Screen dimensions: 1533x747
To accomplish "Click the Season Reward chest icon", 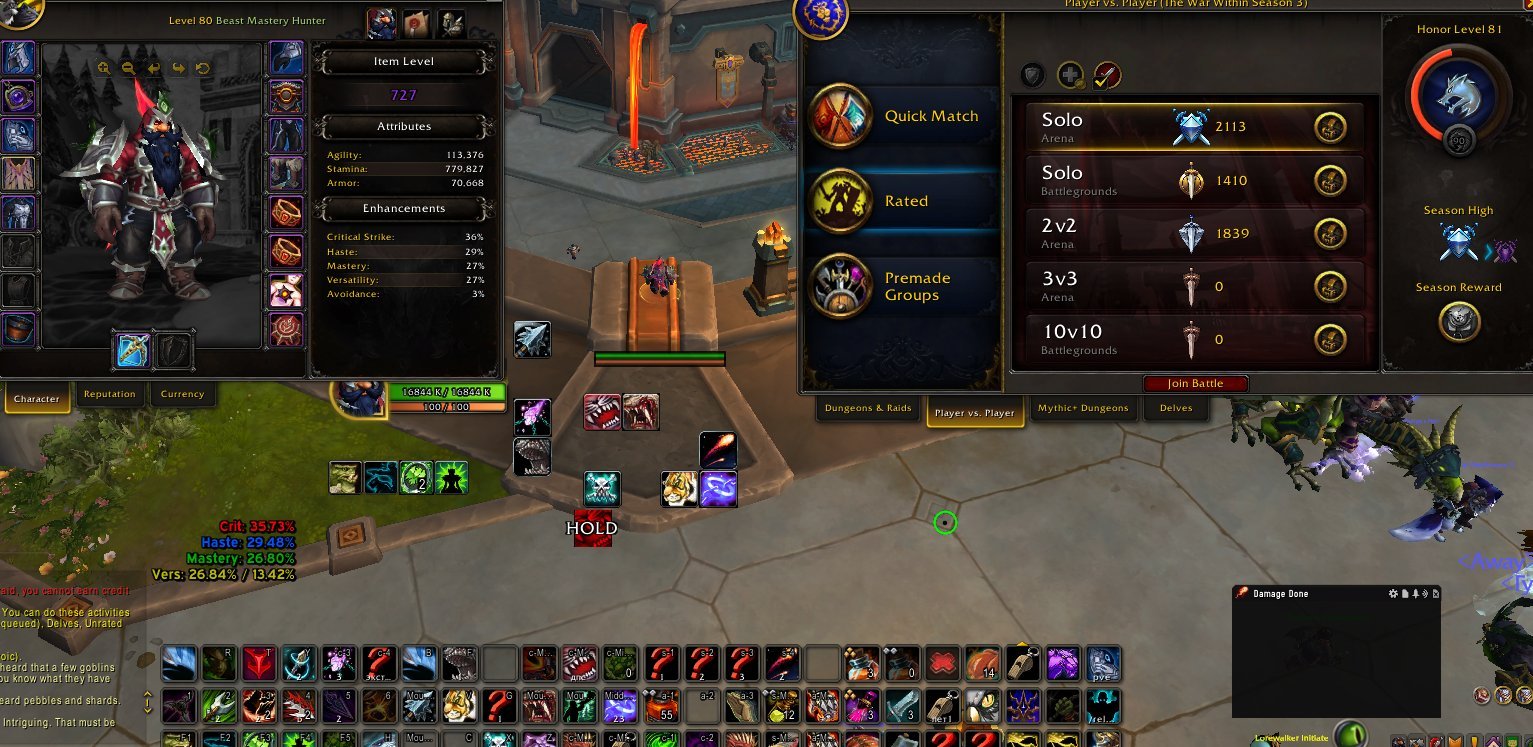I will 1458,321.
